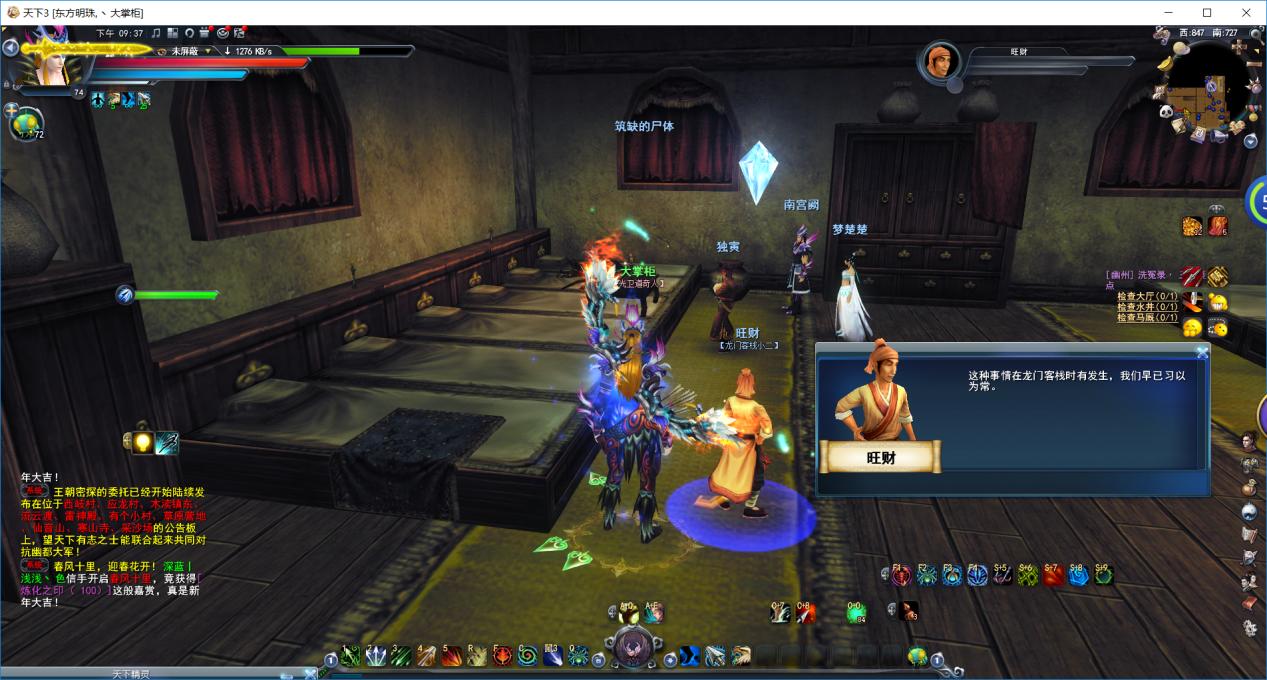Viewport: 1267px width, 680px height.
Task: Activate the skill in hotbar slot 1
Action: [x=350, y=656]
